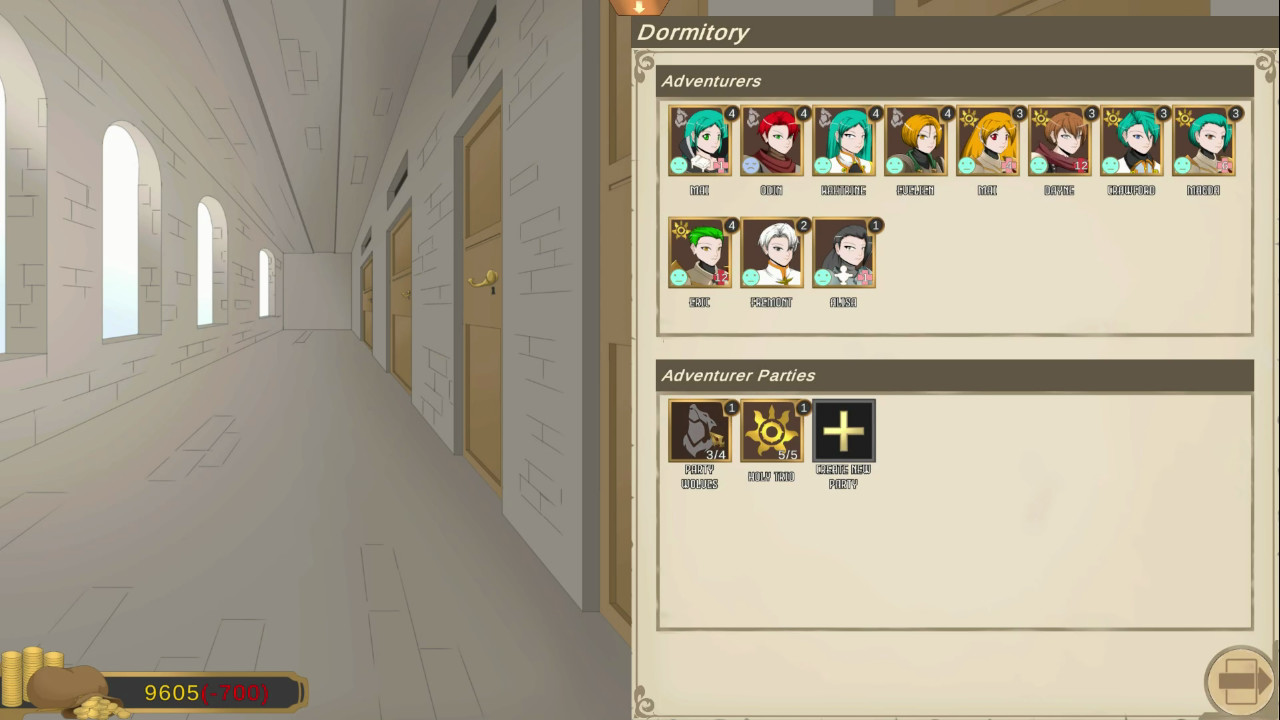Click the mood face on Dayne's portrait
Screen dimensions: 1280x720
[1041, 164]
